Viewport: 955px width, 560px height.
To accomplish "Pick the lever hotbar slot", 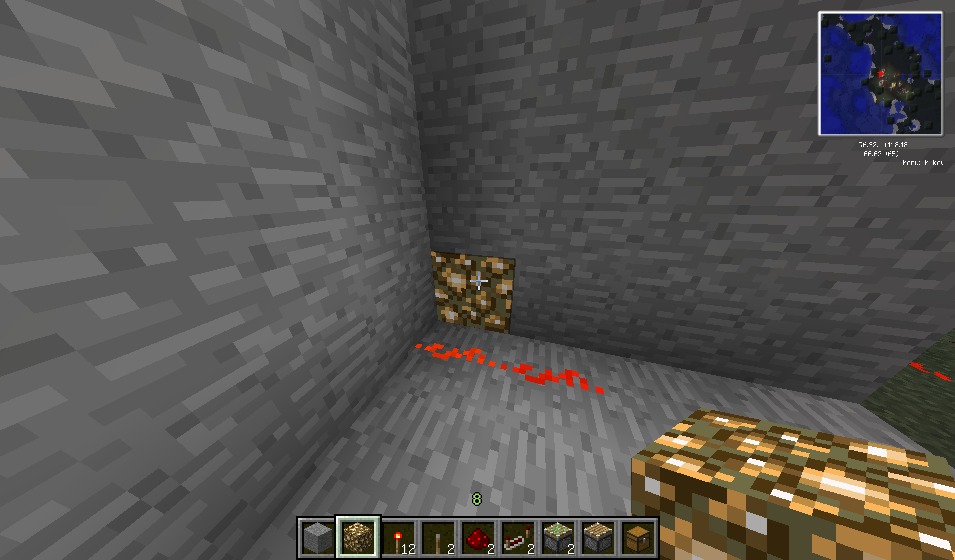I will click(438, 538).
